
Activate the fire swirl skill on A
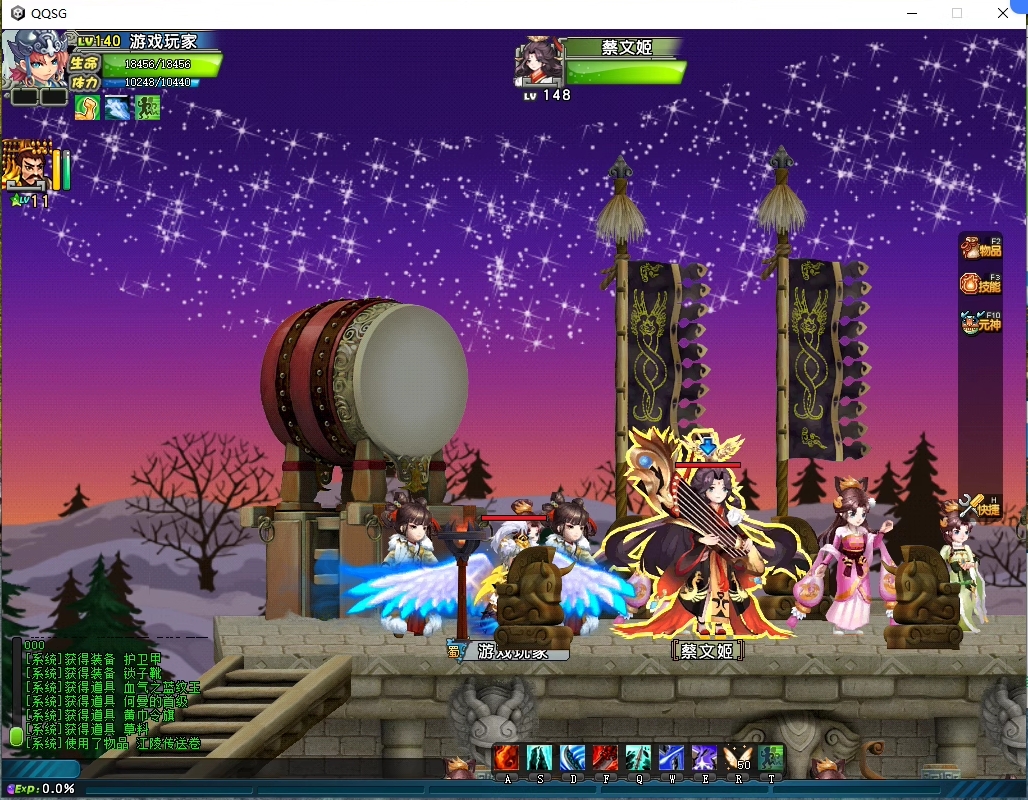507,758
